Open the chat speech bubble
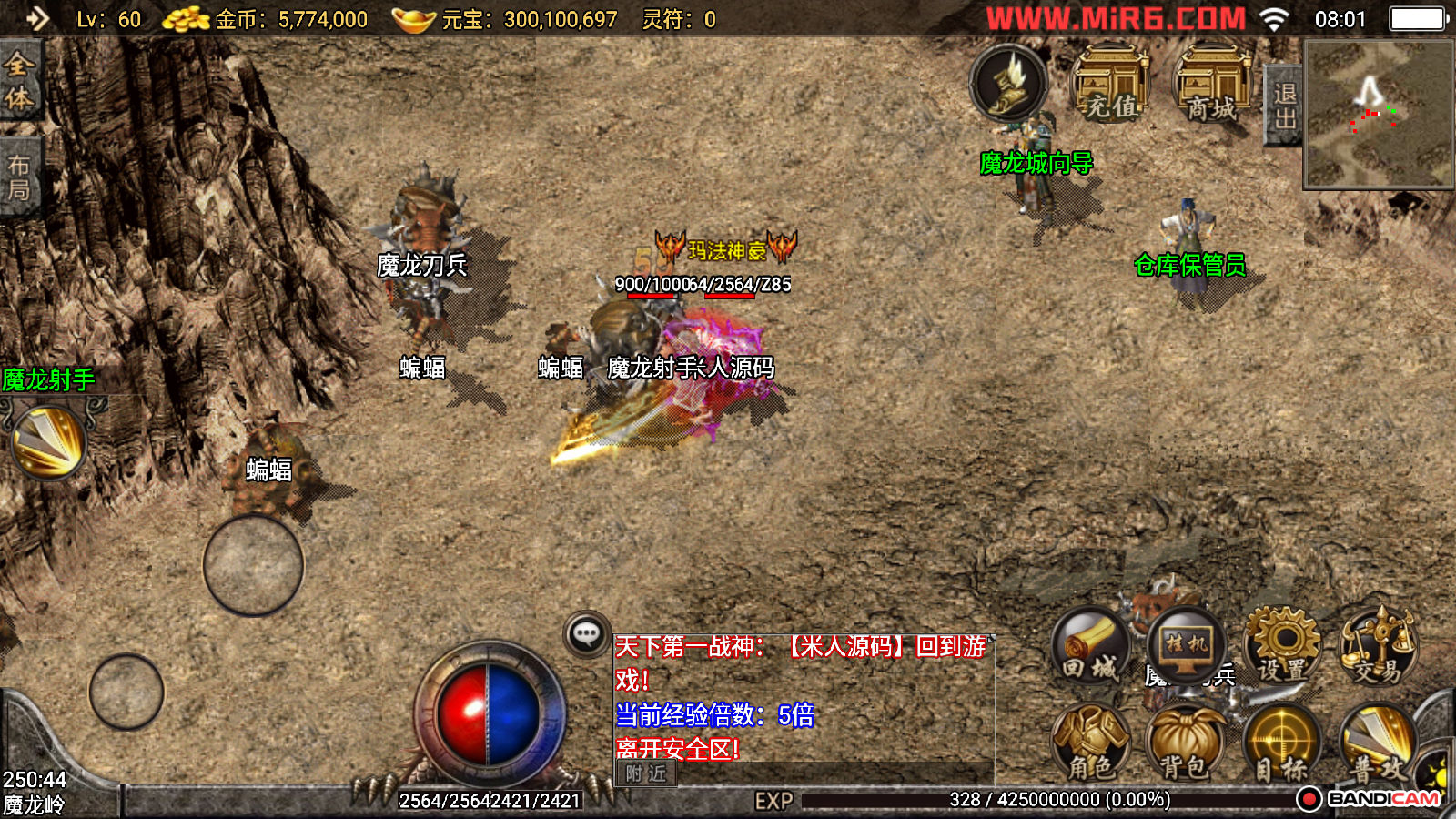The width and height of the screenshot is (1456, 819). [587, 633]
